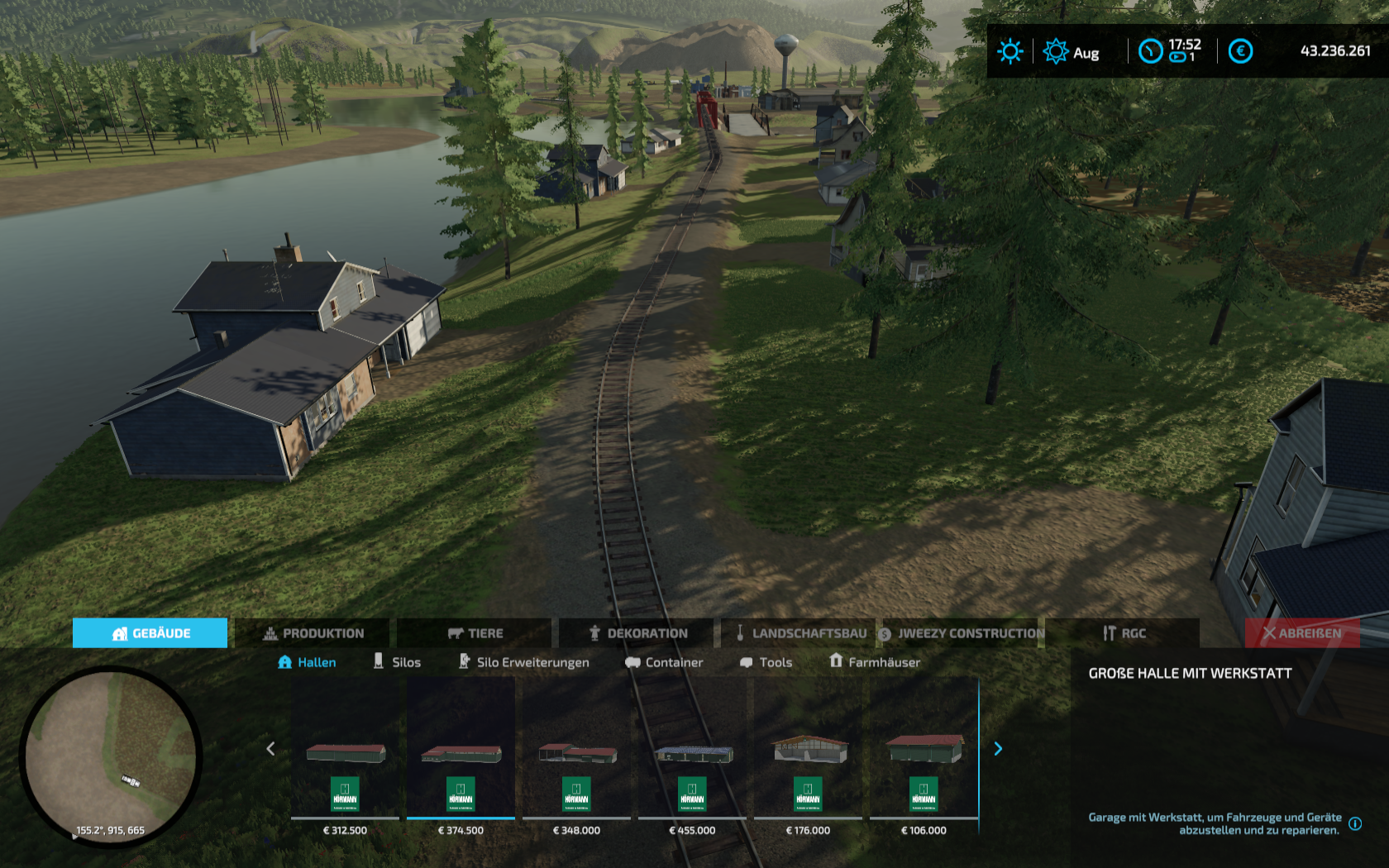Show the Farmhäuser subcategory
This screenshot has width=1389, height=868.
(875, 662)
